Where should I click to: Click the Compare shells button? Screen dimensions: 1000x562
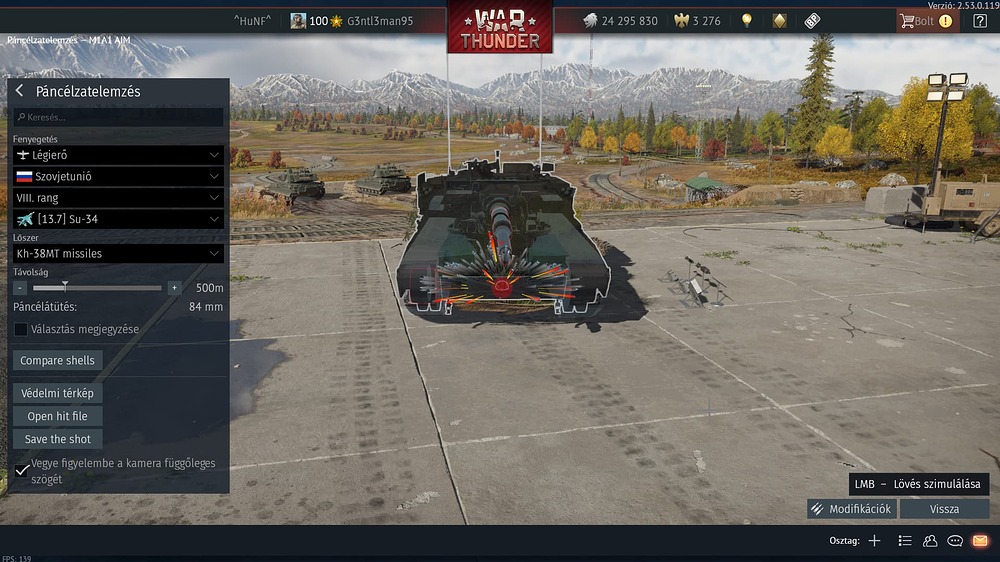pos(58,360)
